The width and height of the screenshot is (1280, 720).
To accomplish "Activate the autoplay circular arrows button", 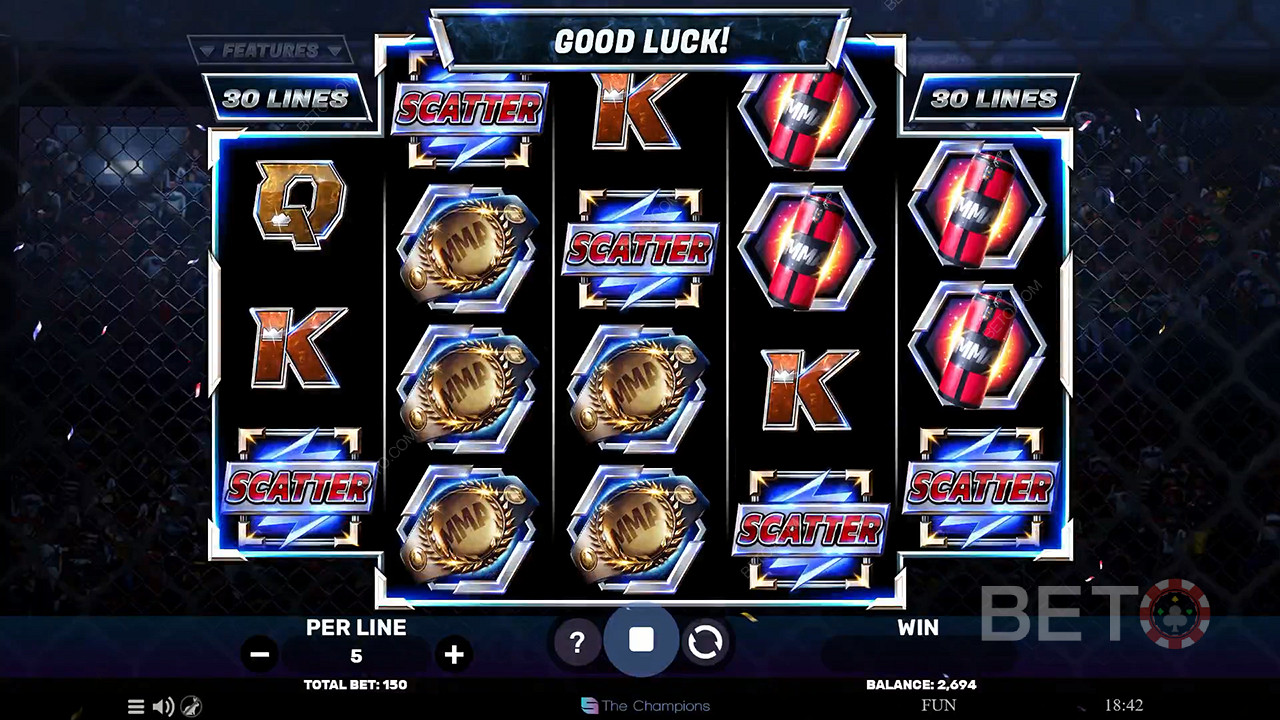I will [705, 643].
